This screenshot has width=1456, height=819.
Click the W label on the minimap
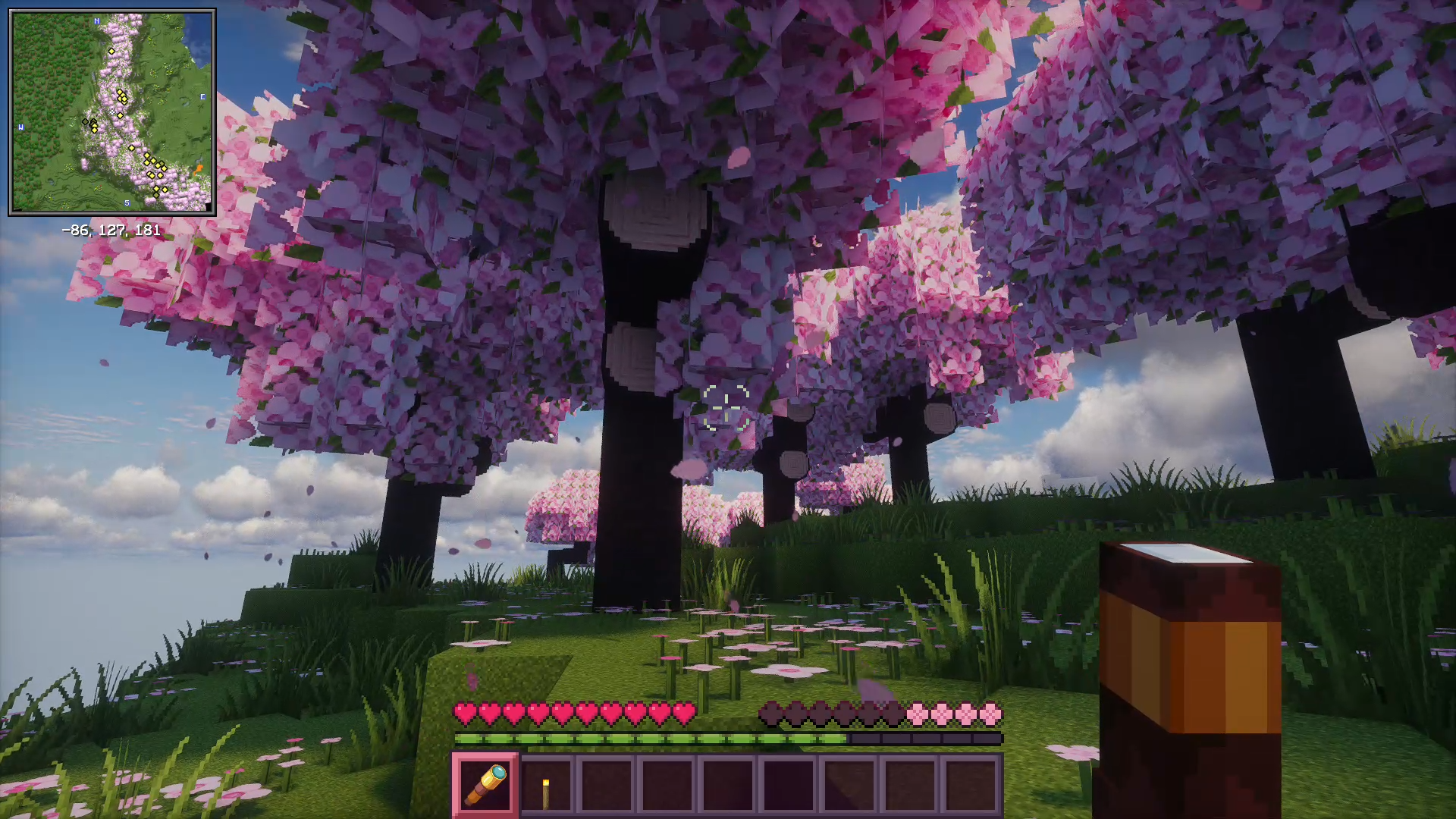(20, 127)
